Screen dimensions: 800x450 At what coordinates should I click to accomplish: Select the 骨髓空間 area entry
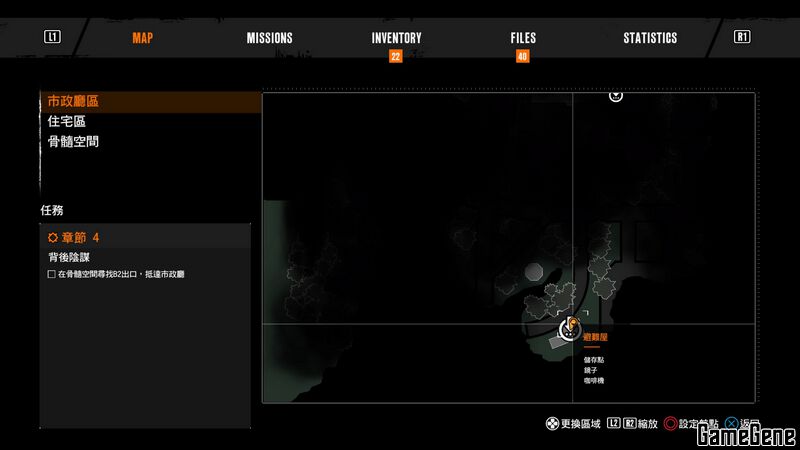point(73,142)
